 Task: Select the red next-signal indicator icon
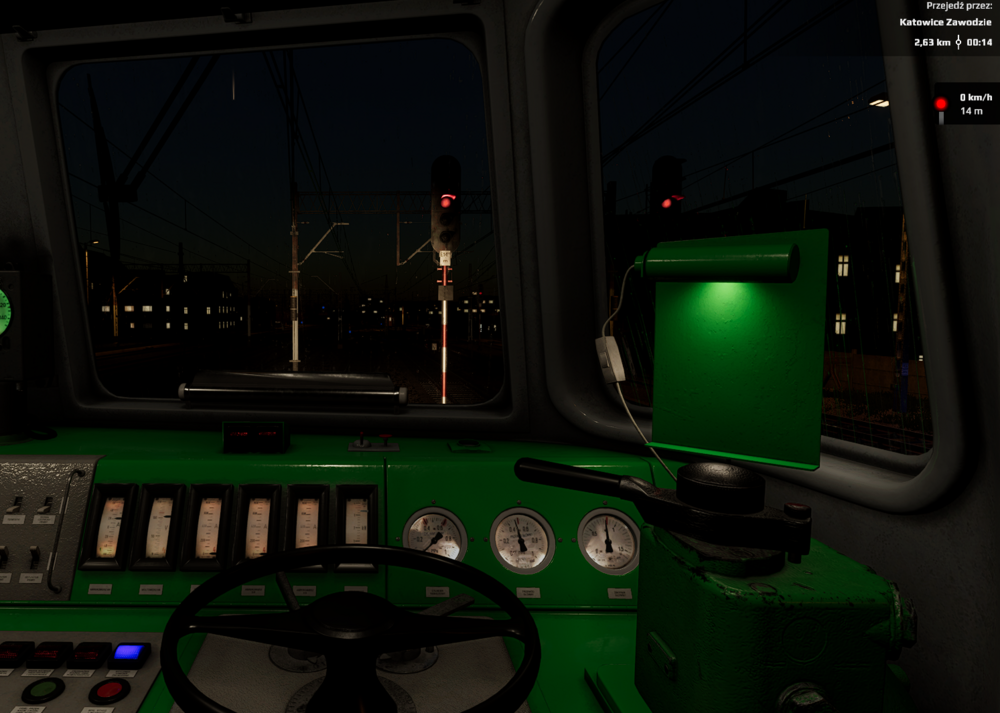[x=940, y=105]
